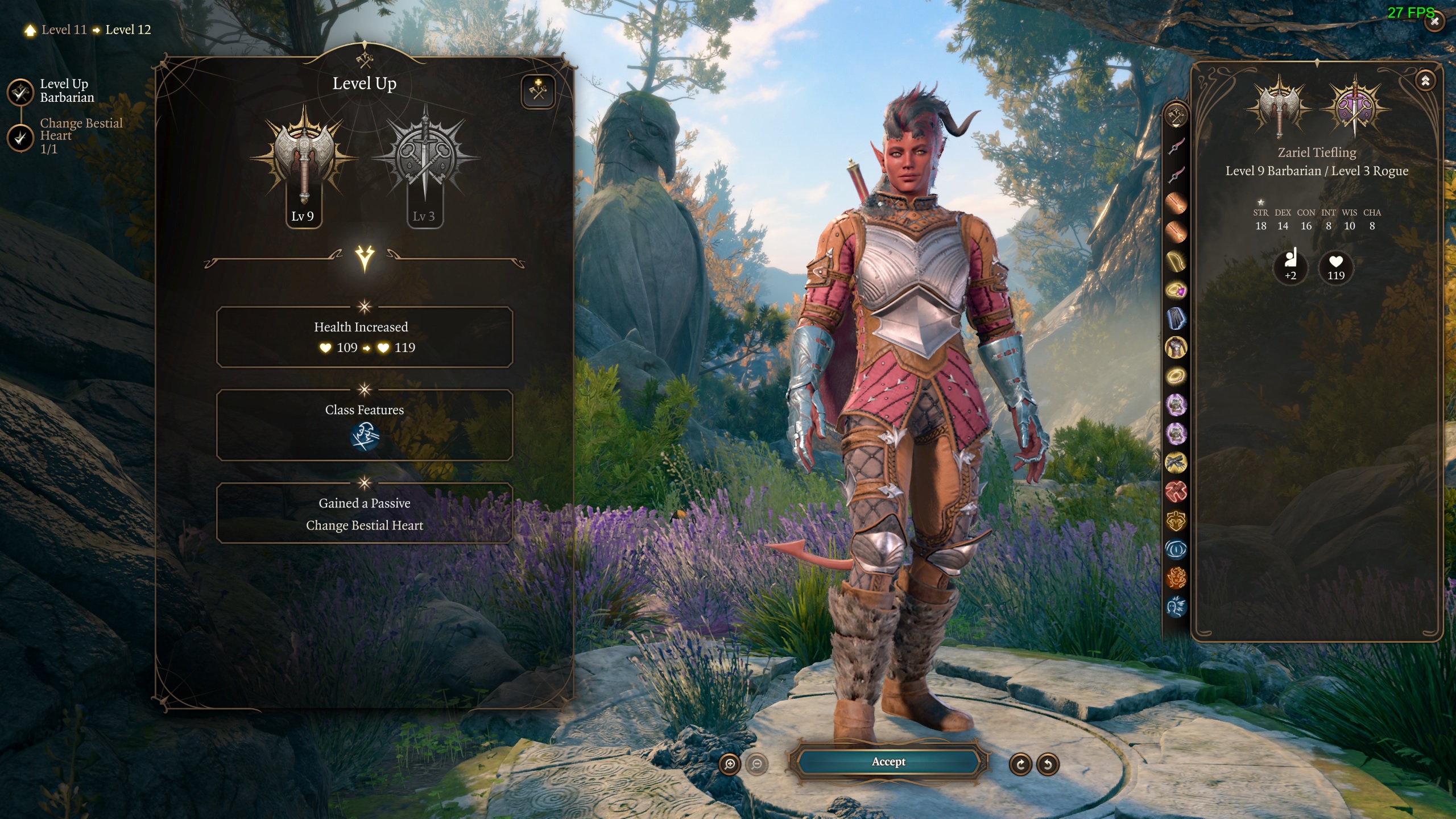Inspect the blue eye feature icon
Image resolution: width=1456 pixels, height=819 pixels.
1176,549
